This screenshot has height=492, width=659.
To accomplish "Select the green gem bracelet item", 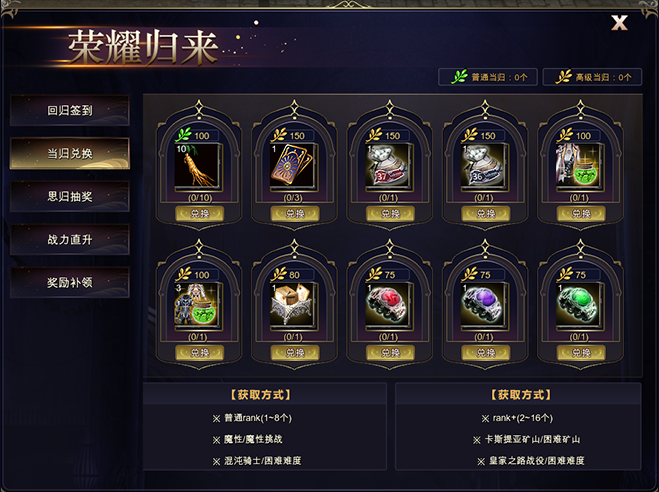I will [x=574, y=302].
